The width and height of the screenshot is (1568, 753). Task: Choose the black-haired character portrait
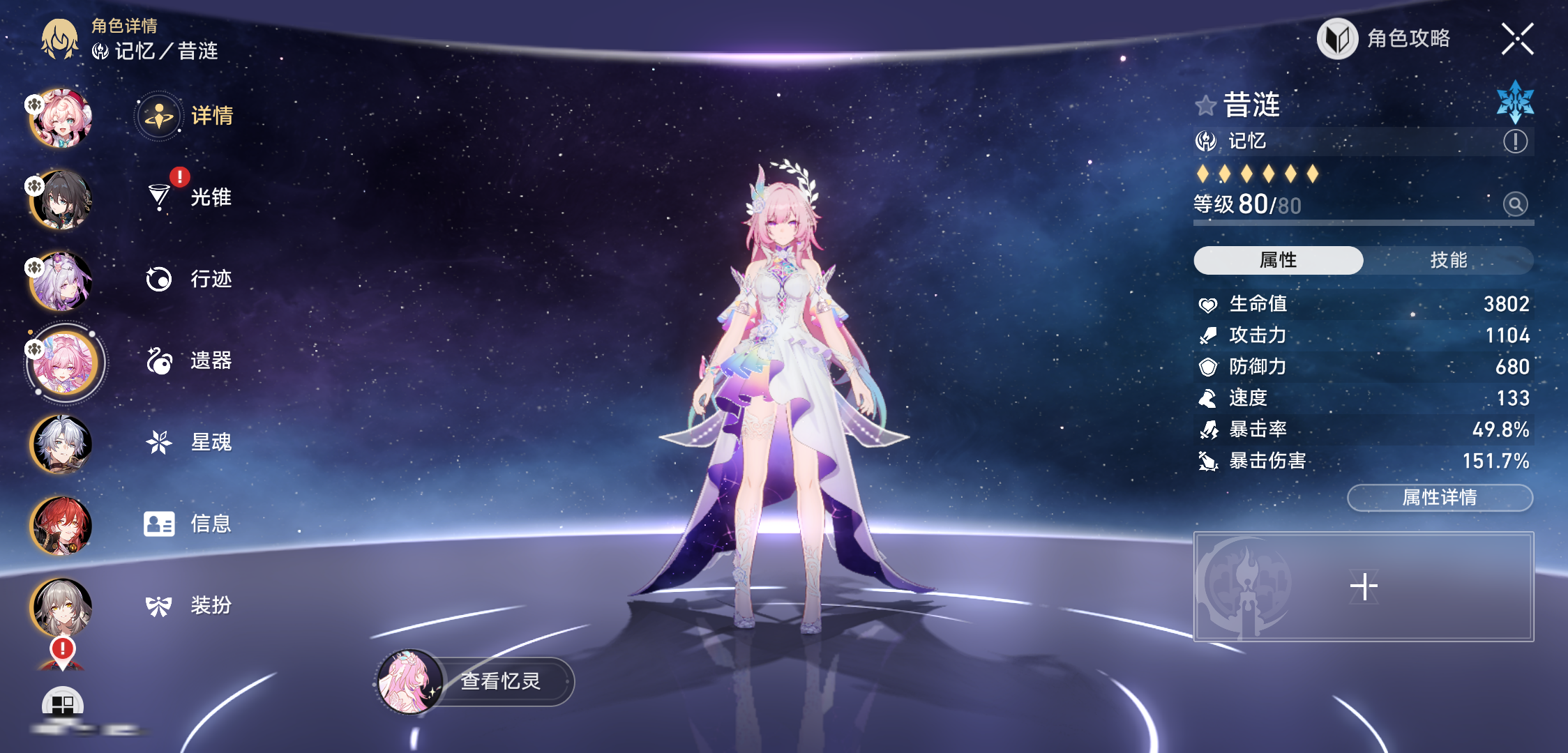click(x=61, y=200)
